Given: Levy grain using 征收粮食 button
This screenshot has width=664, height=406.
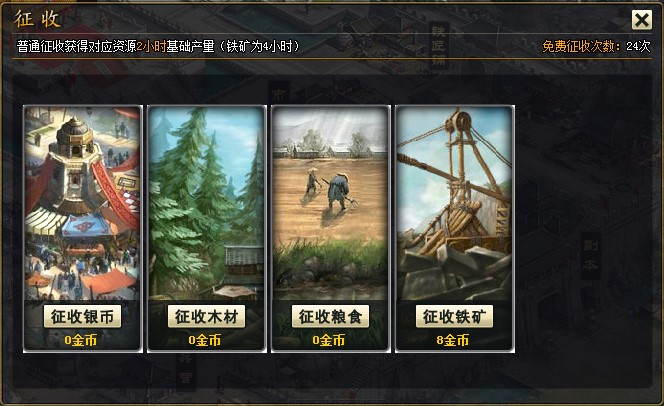Looking at the screenshot, I should [x=330, y=317].
